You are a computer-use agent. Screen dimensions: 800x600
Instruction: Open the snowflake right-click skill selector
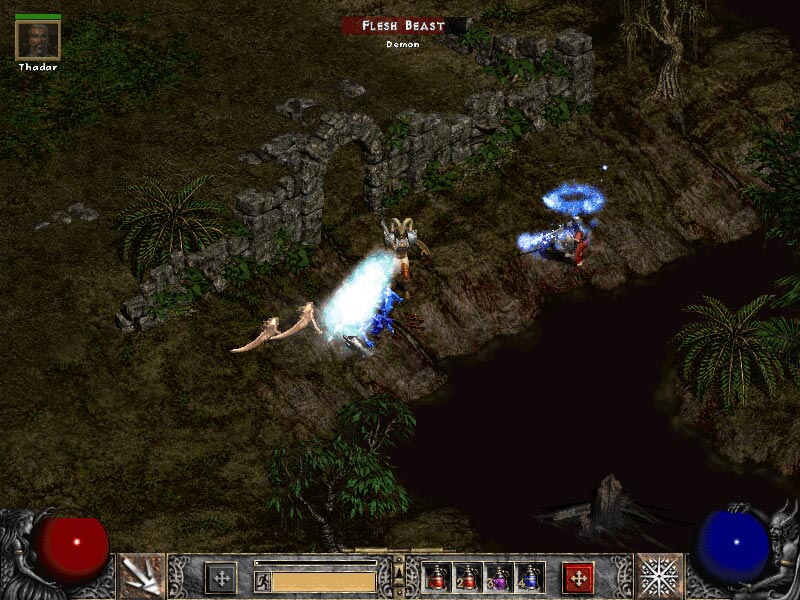pyautogui.click(x=660, y=576)
